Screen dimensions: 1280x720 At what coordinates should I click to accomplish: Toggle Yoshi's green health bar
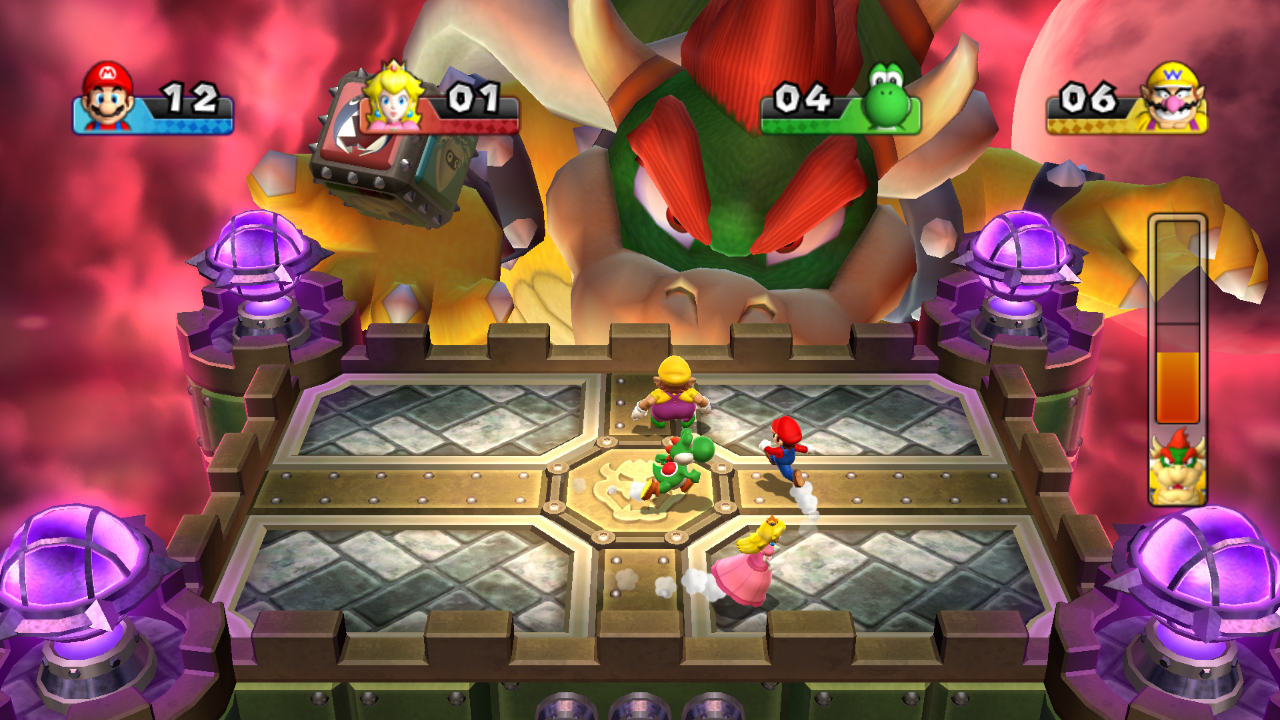coord(800,125)
